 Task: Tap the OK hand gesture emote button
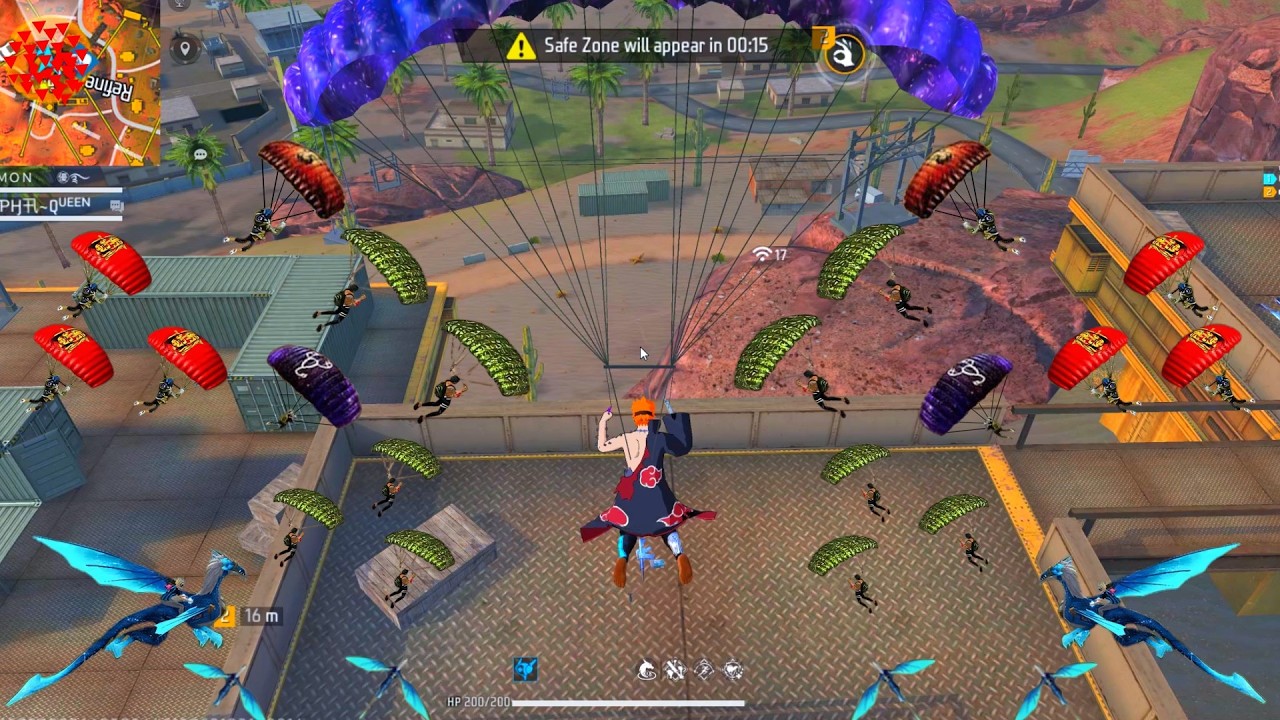pos(845,53)
